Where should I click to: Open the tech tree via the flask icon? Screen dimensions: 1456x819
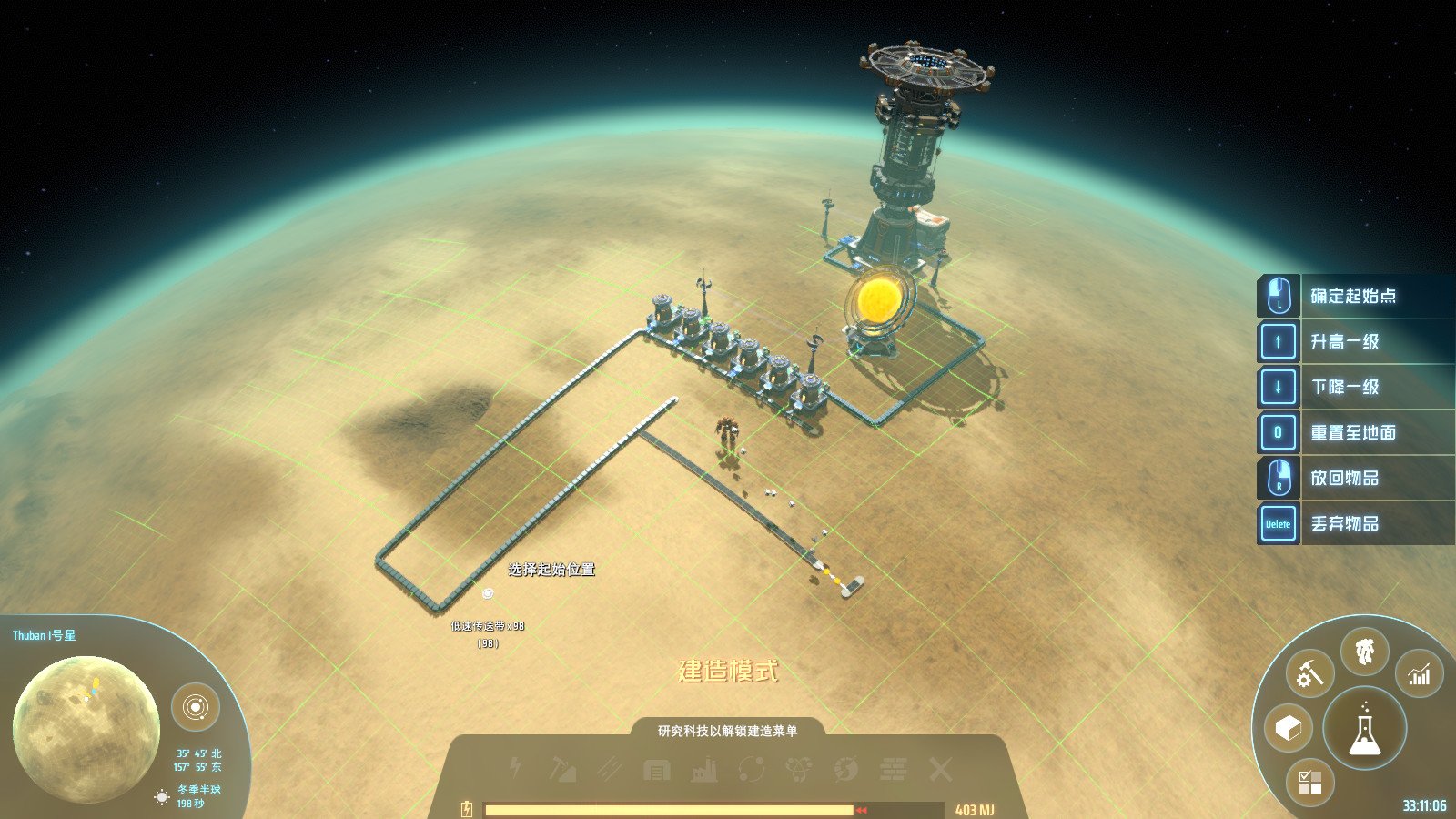[1363, 728]
